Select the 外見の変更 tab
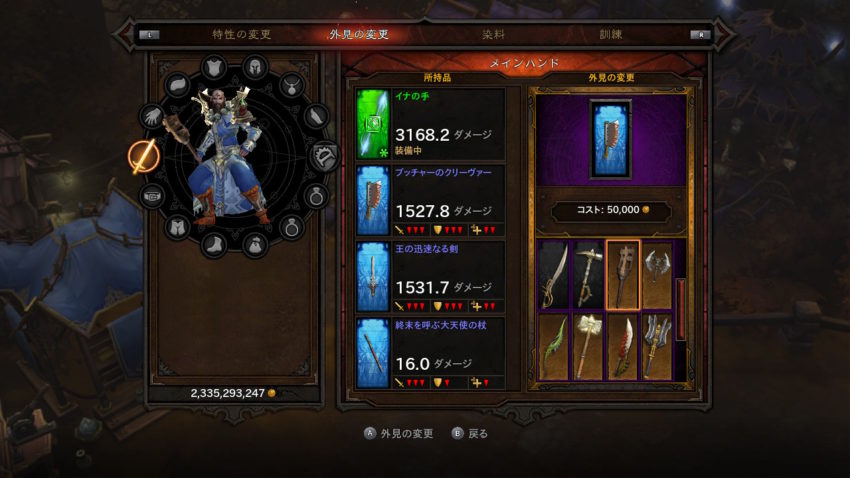Viewport: 850px width, 478px height. (x=359, y=34)
